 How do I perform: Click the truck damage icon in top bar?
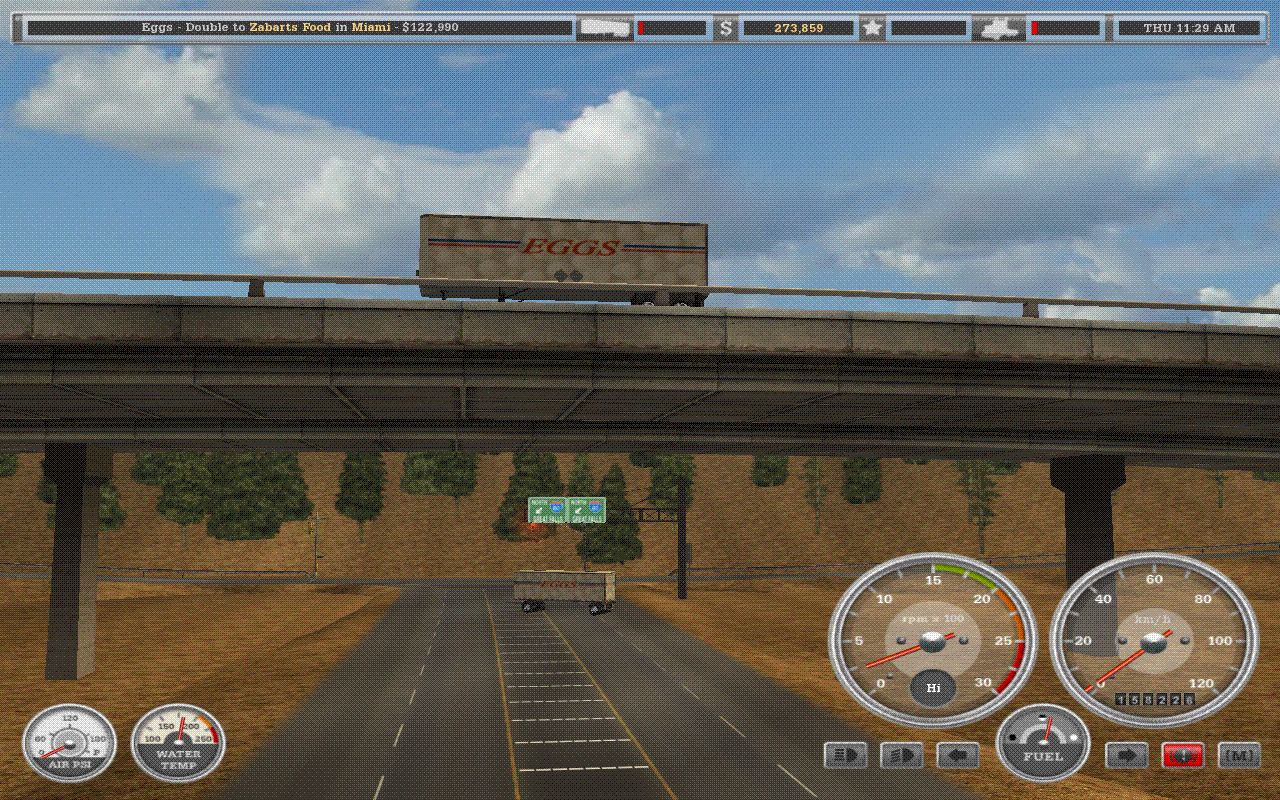click(998, 28)
